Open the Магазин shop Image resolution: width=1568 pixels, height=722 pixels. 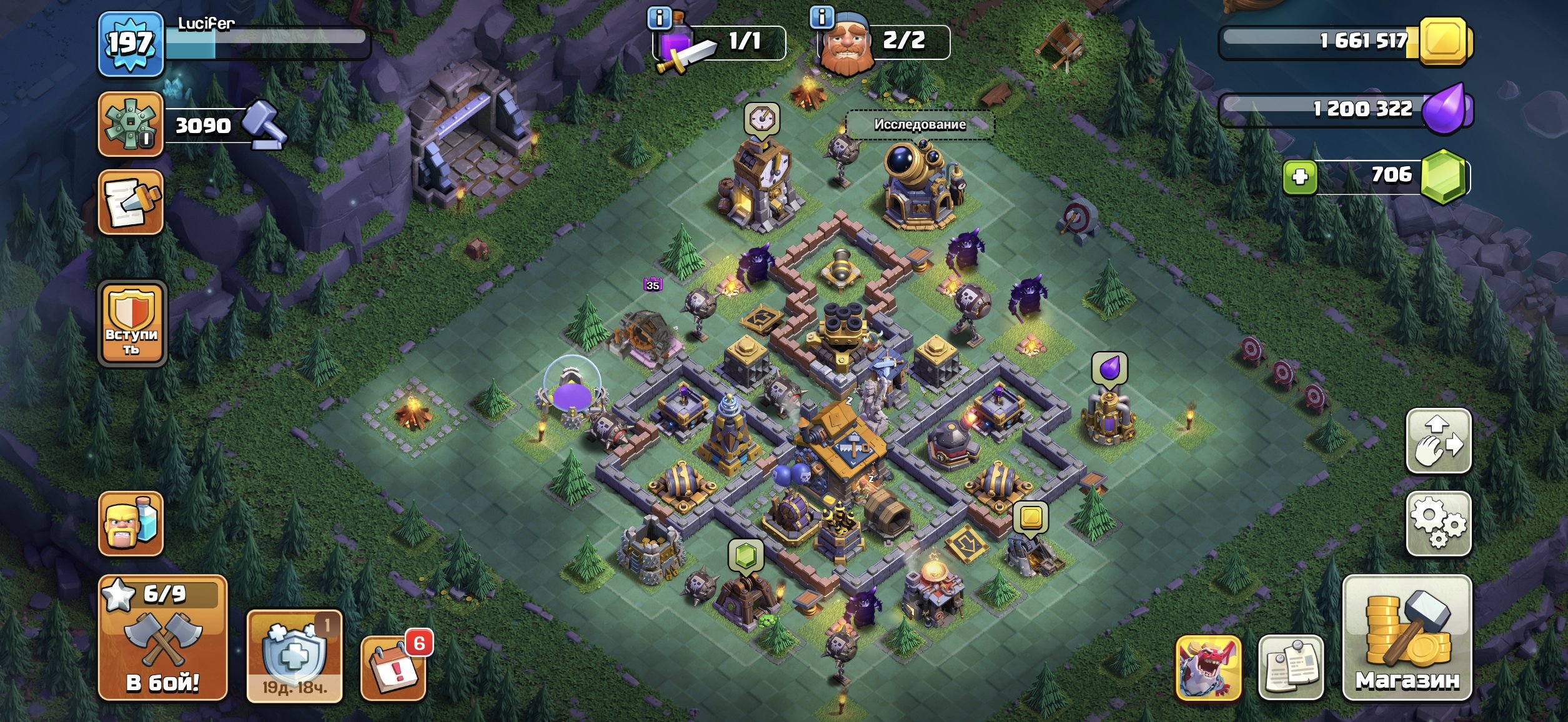(x=1407, y=637)
